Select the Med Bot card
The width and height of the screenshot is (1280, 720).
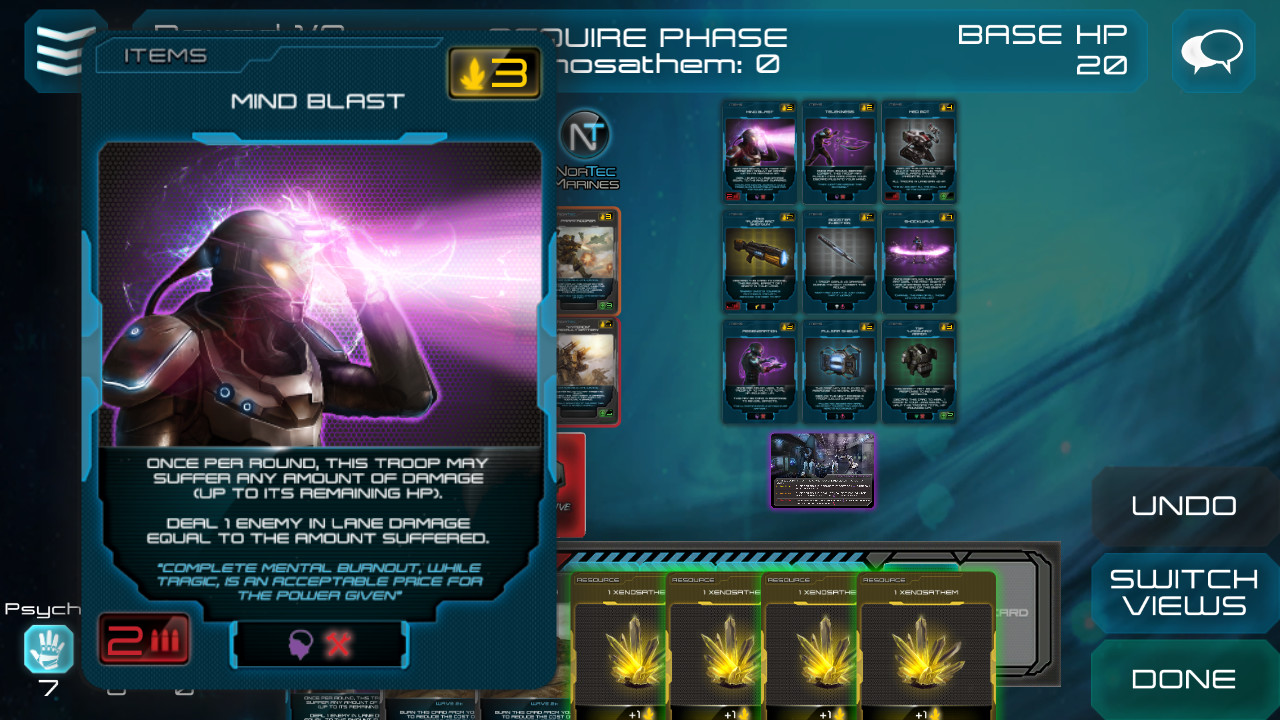(919, 152)
